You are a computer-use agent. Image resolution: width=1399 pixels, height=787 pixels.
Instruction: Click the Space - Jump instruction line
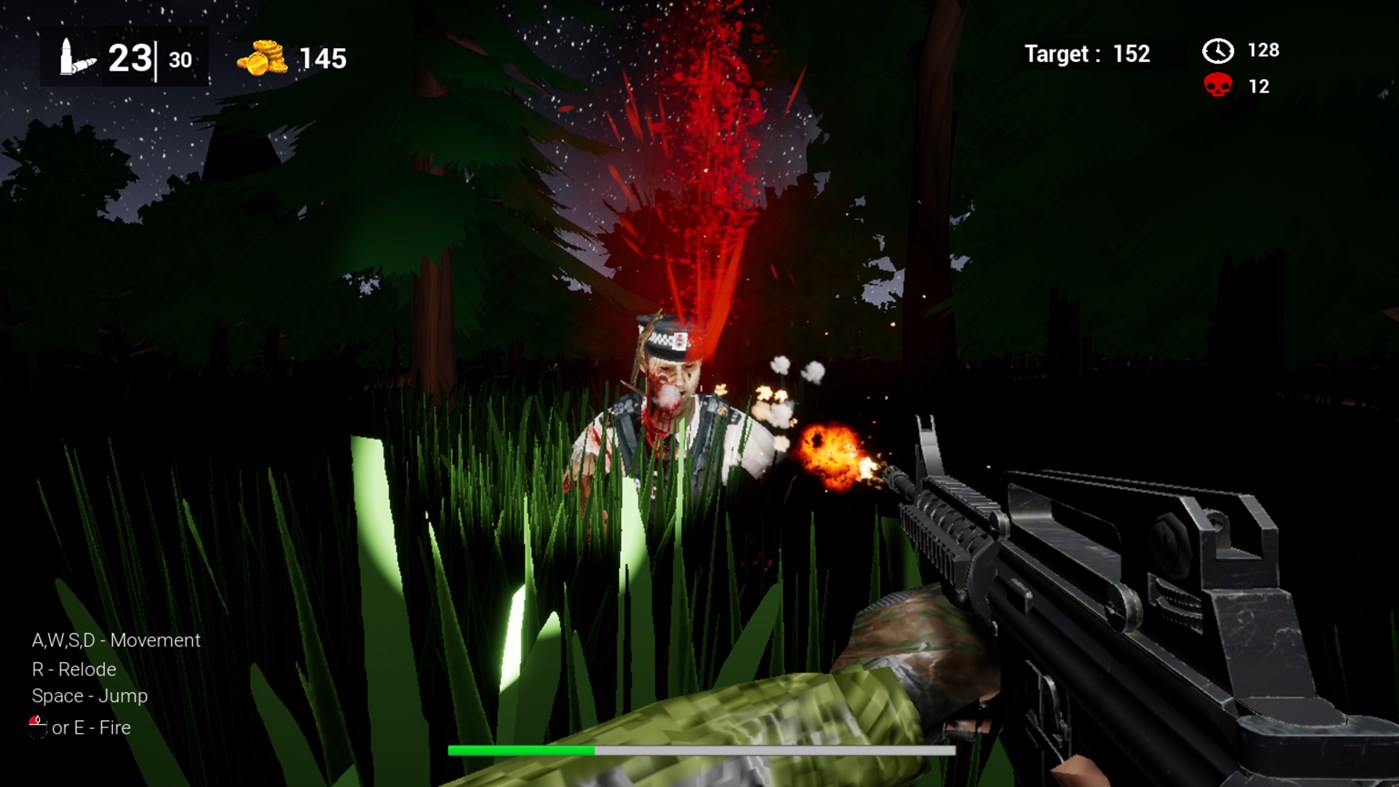click(90, 696)
